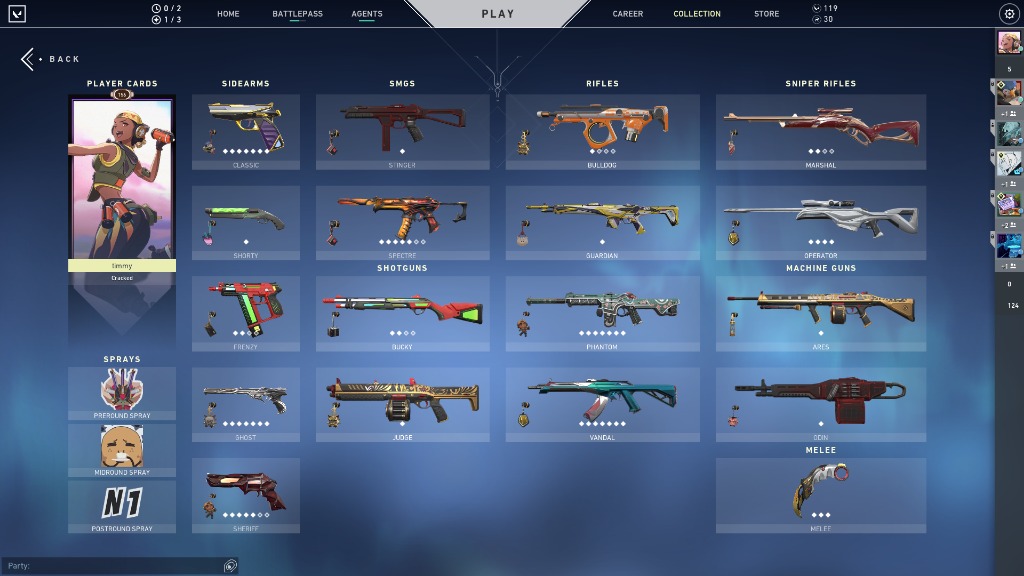Select the Operator sniper rifle tile

[x=820, y=222]
